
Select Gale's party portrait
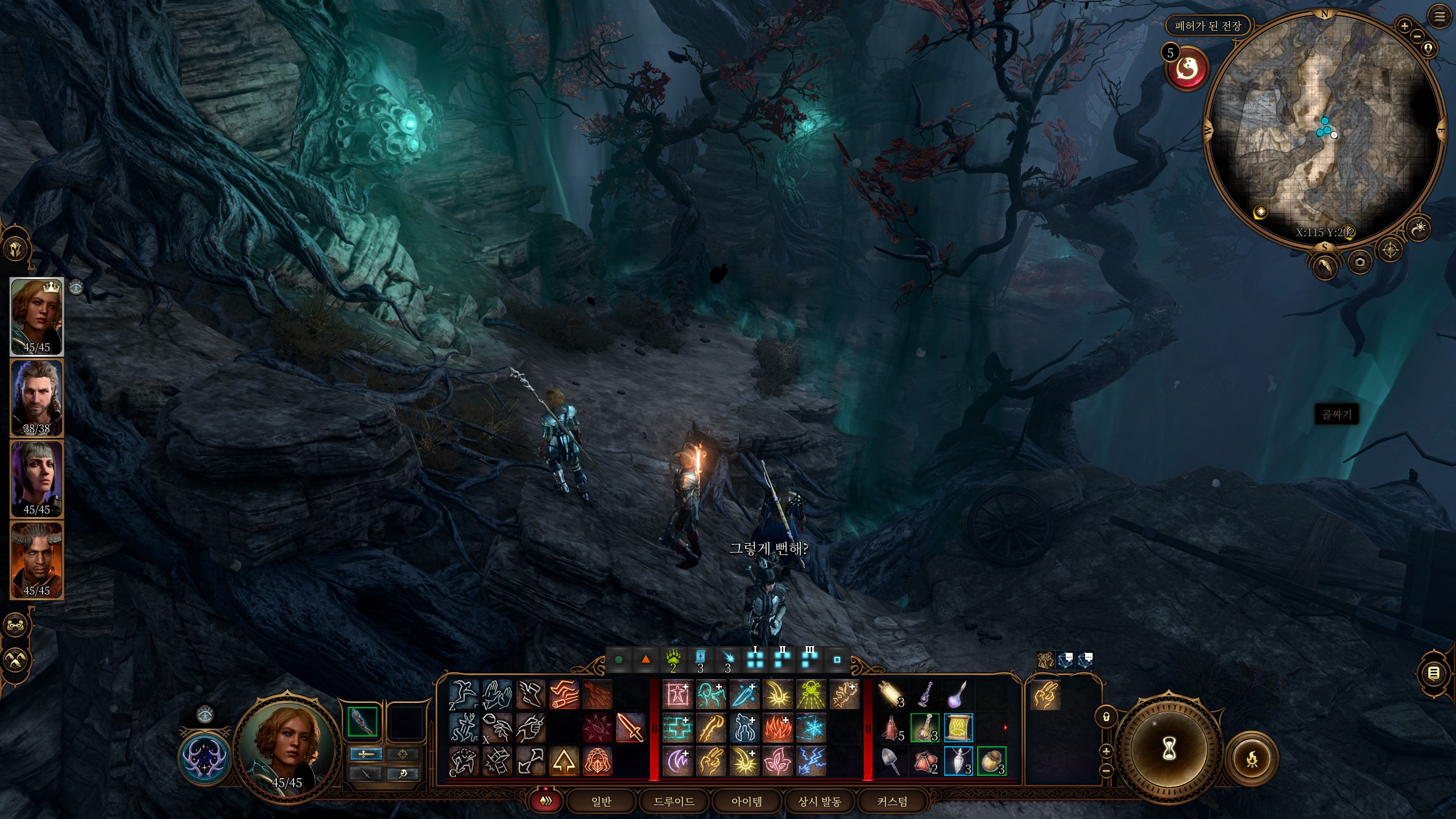click(37, 398)
